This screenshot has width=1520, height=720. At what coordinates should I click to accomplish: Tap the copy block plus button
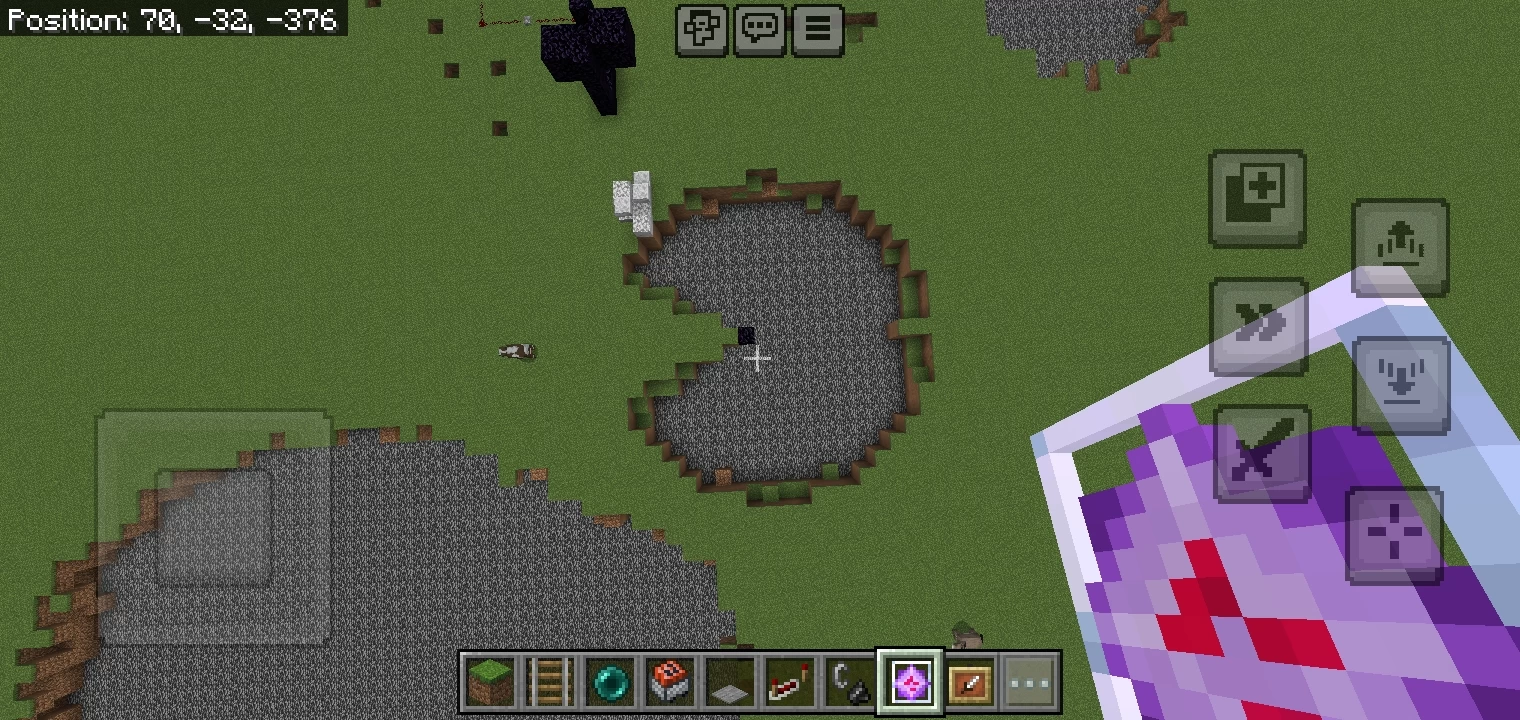(1258, 198)
